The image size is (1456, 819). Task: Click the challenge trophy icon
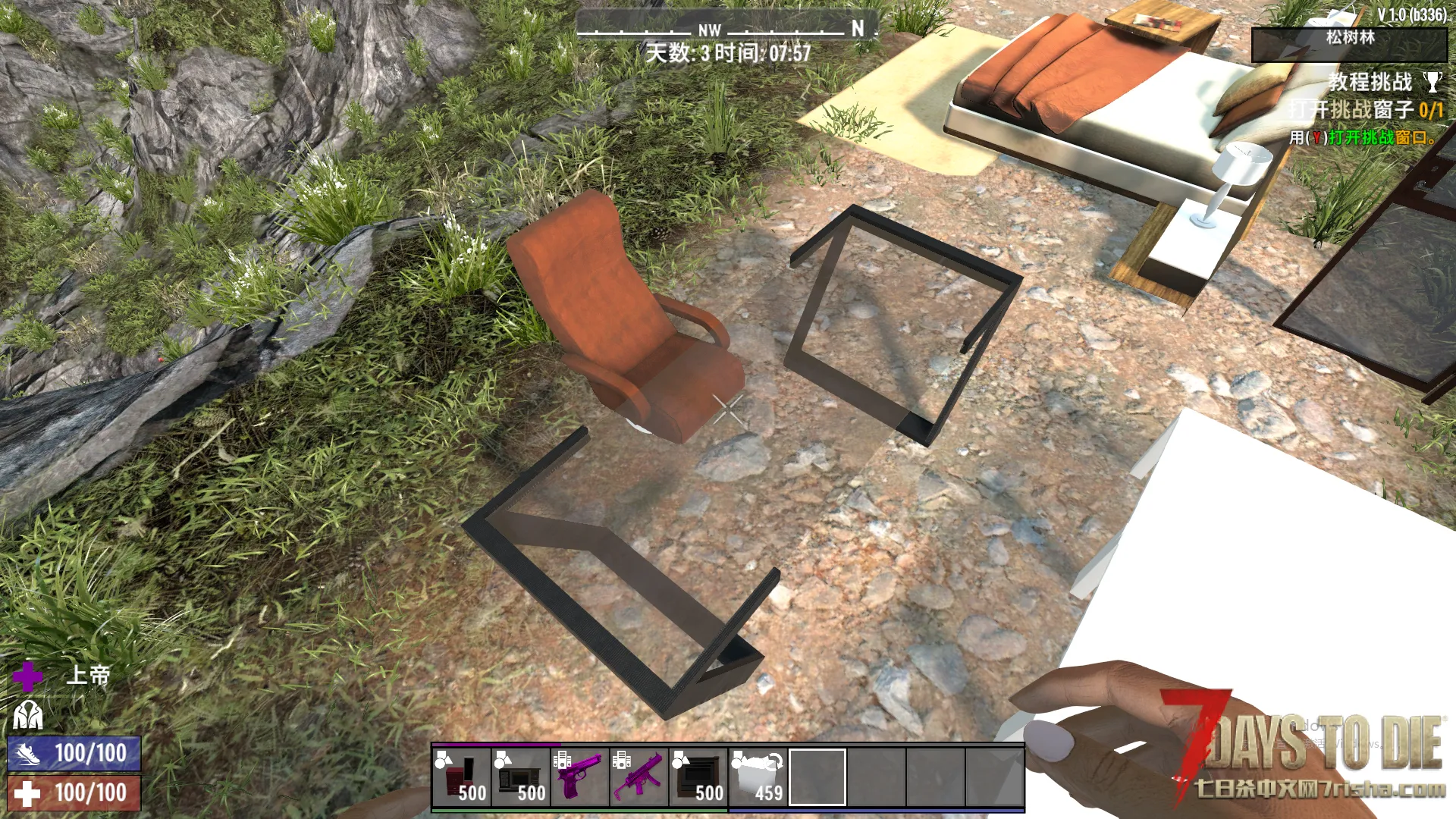point(1432,81)
